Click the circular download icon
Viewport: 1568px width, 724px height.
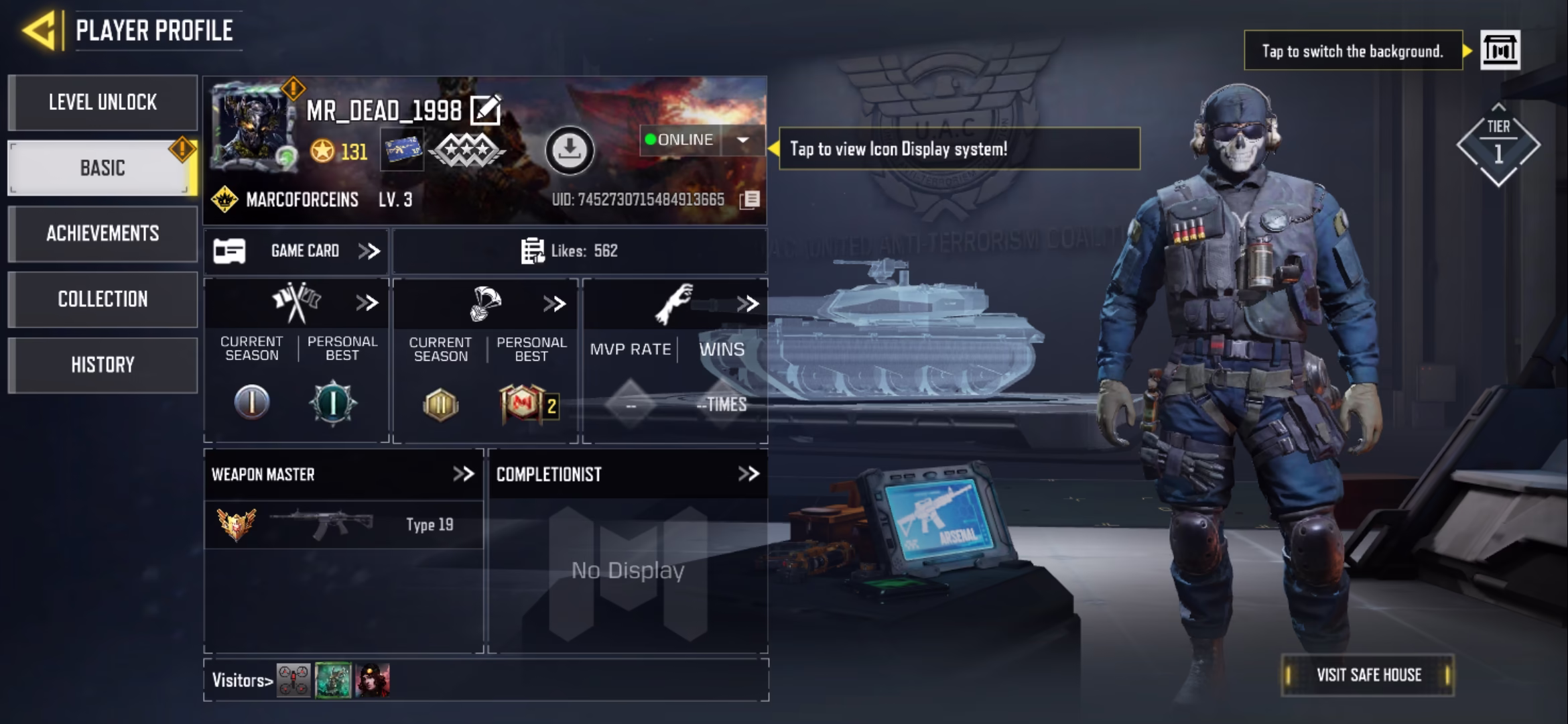[570, 150]
